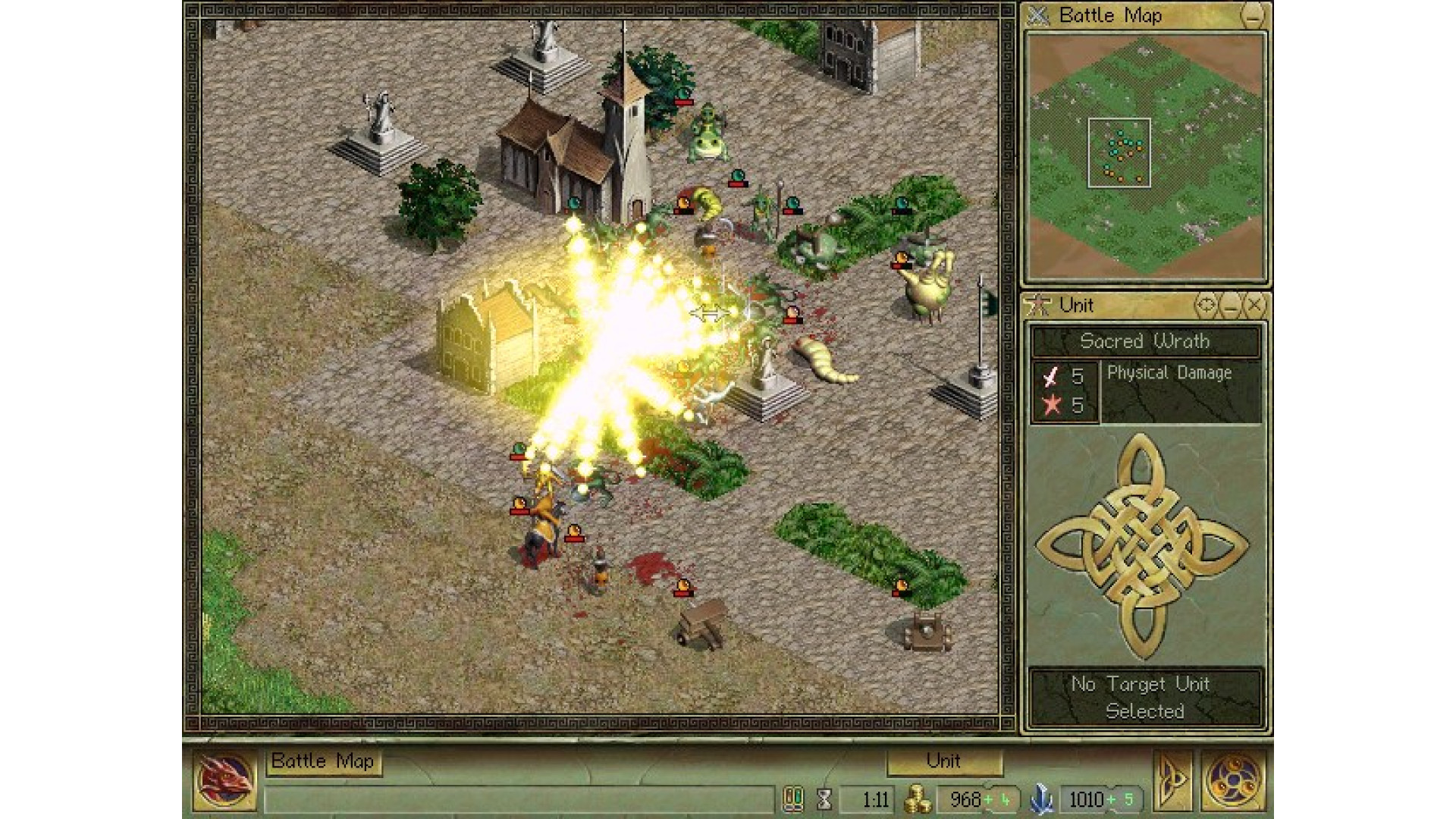
Task: Center view using Unit panel crosshair button
Action: coord(1206,306)
